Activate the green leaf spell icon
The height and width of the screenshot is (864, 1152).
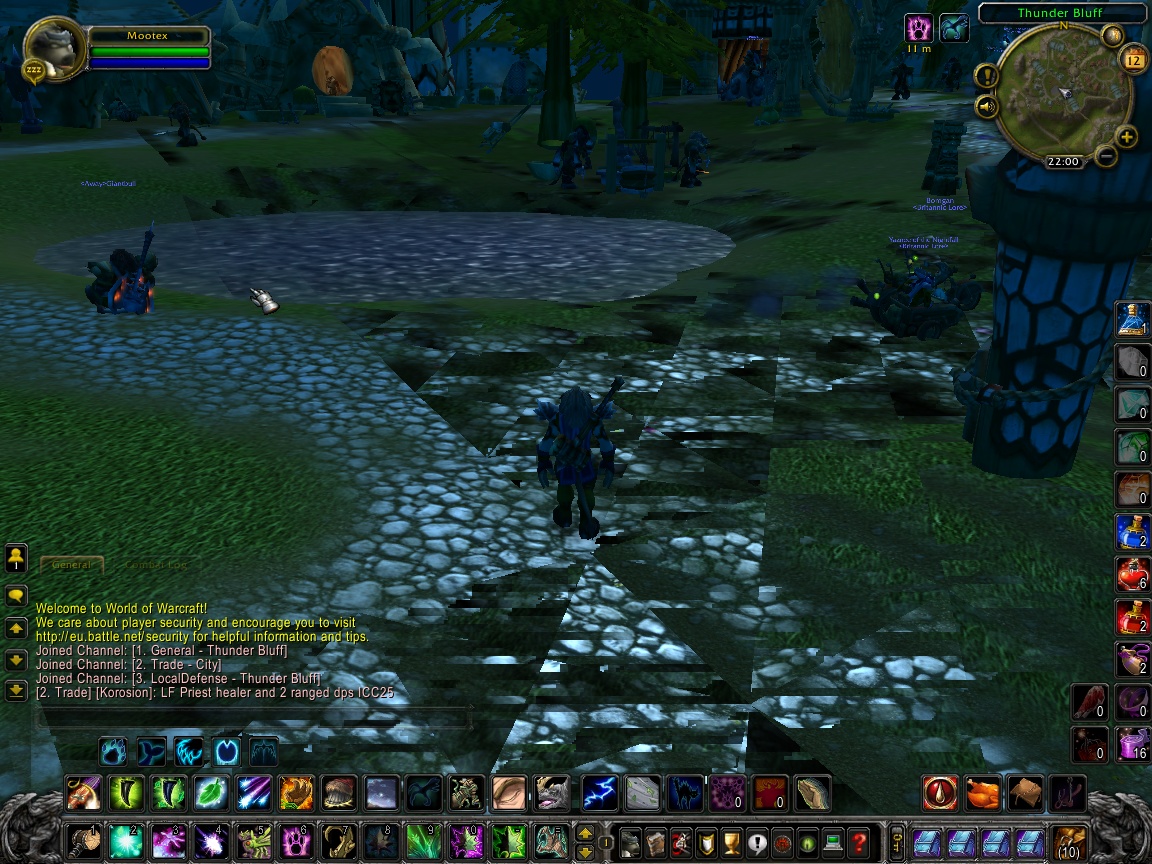pos(211,794)
